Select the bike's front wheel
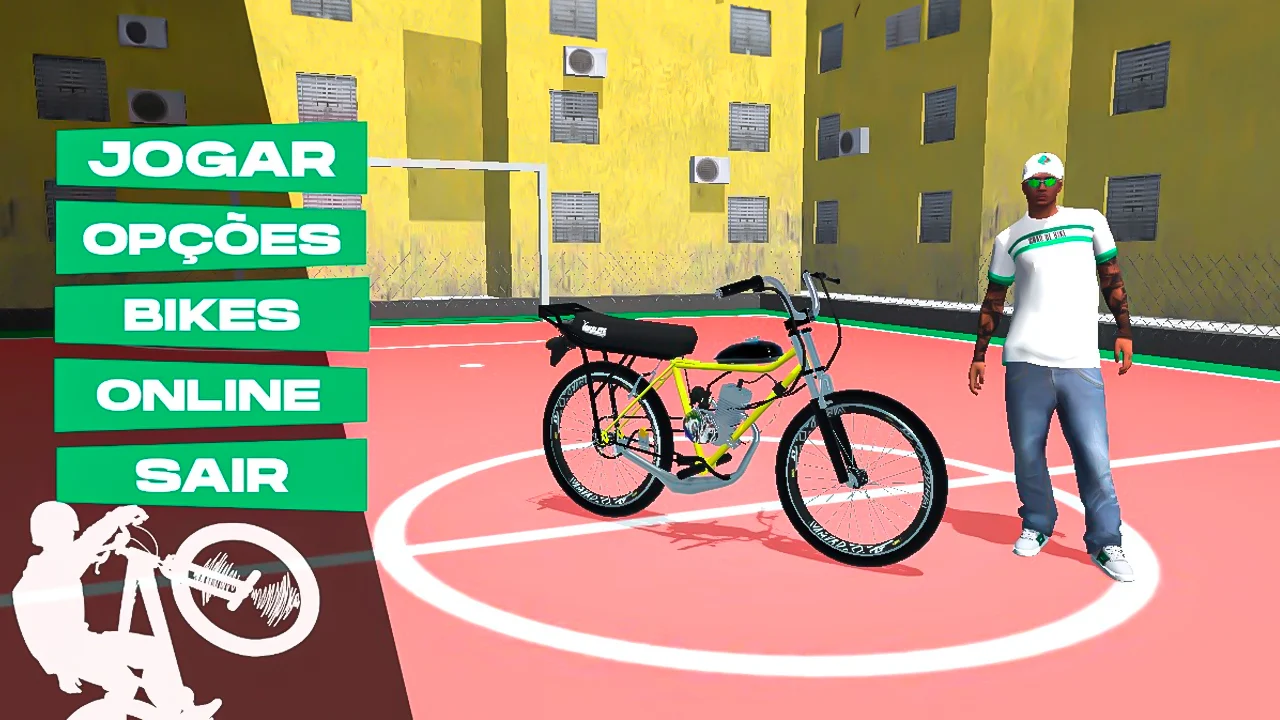1280x720 pixels. pos(860,480)
